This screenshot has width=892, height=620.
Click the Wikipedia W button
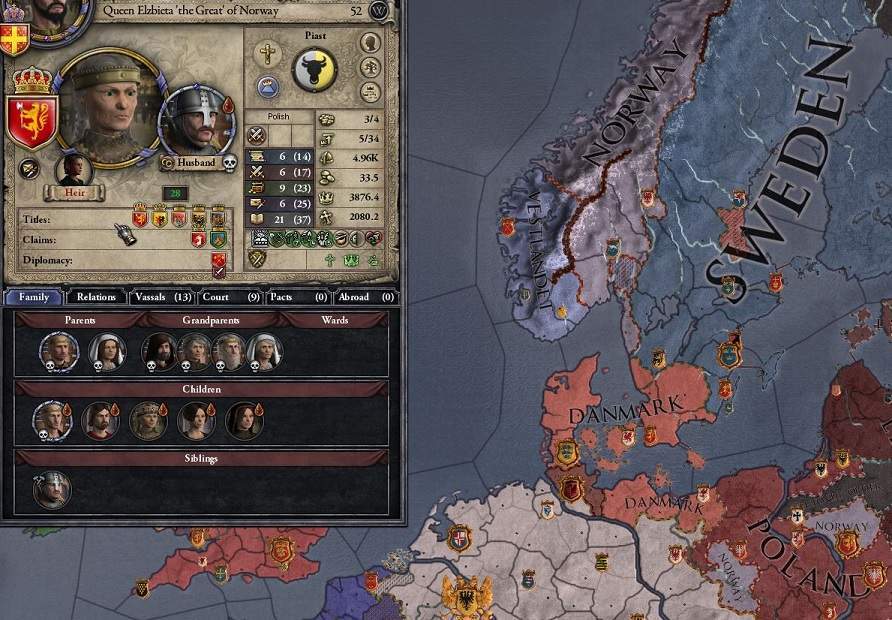tap(380, 11)
